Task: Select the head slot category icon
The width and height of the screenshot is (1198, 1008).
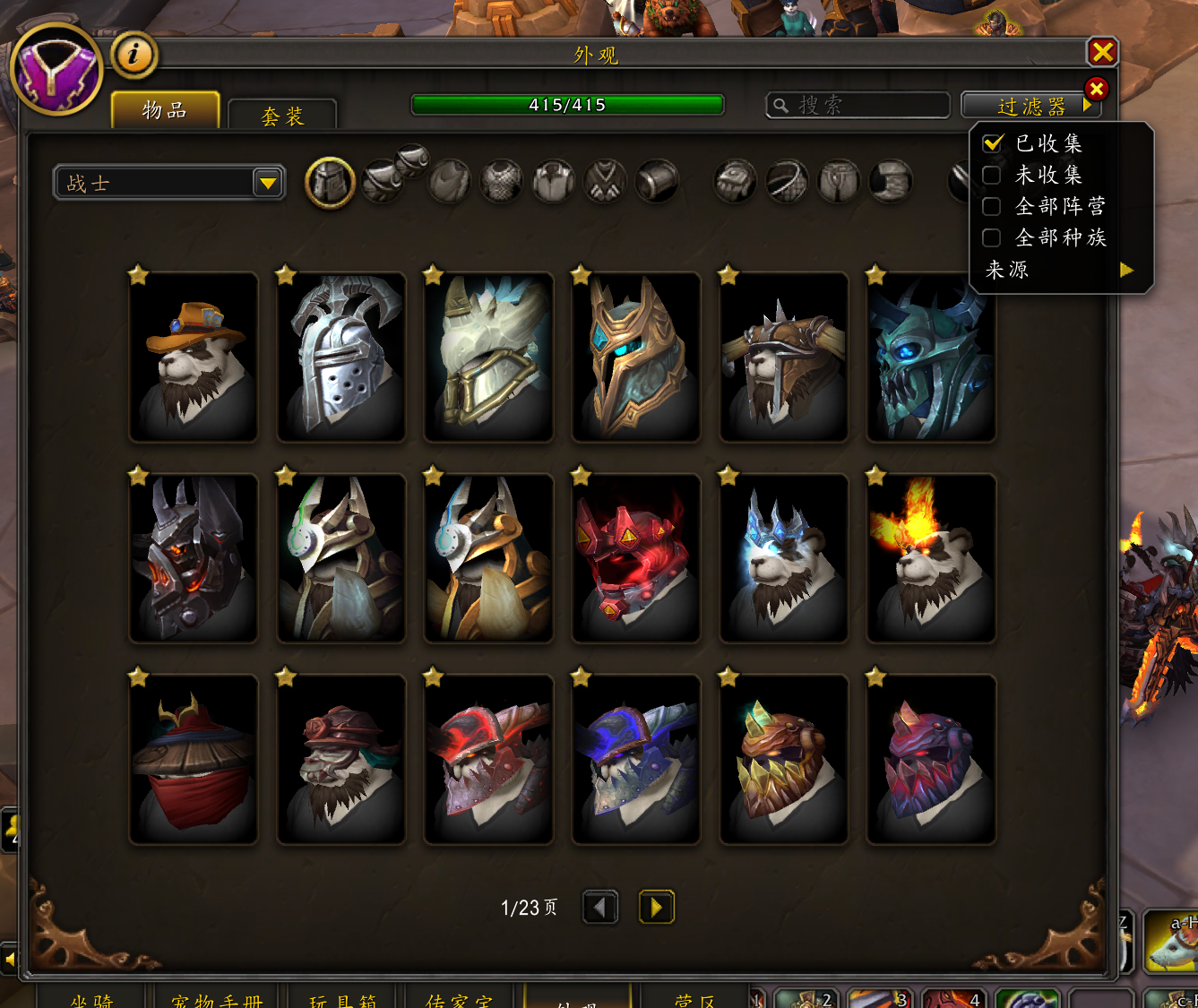Action: click(x=331, y=183)
